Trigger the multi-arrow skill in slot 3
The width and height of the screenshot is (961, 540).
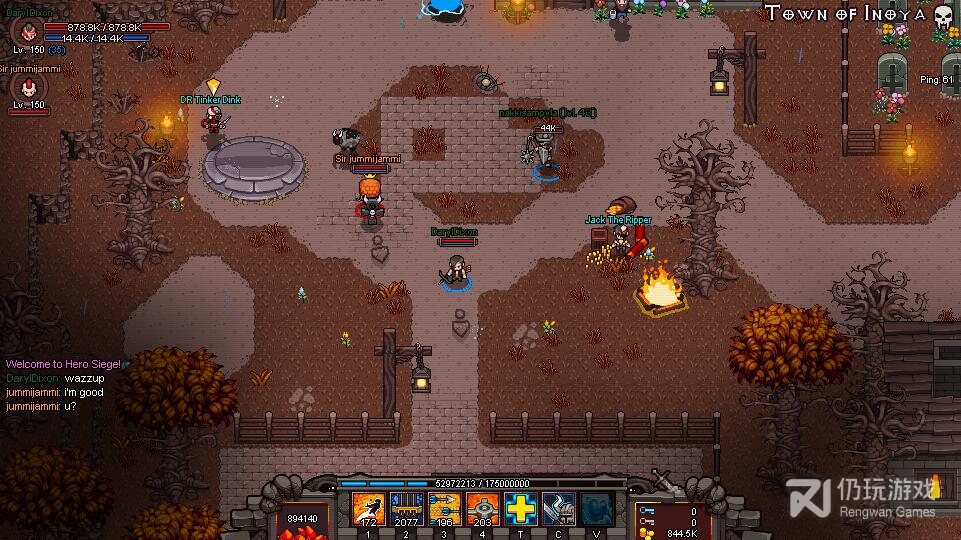(x=444, y=509)
